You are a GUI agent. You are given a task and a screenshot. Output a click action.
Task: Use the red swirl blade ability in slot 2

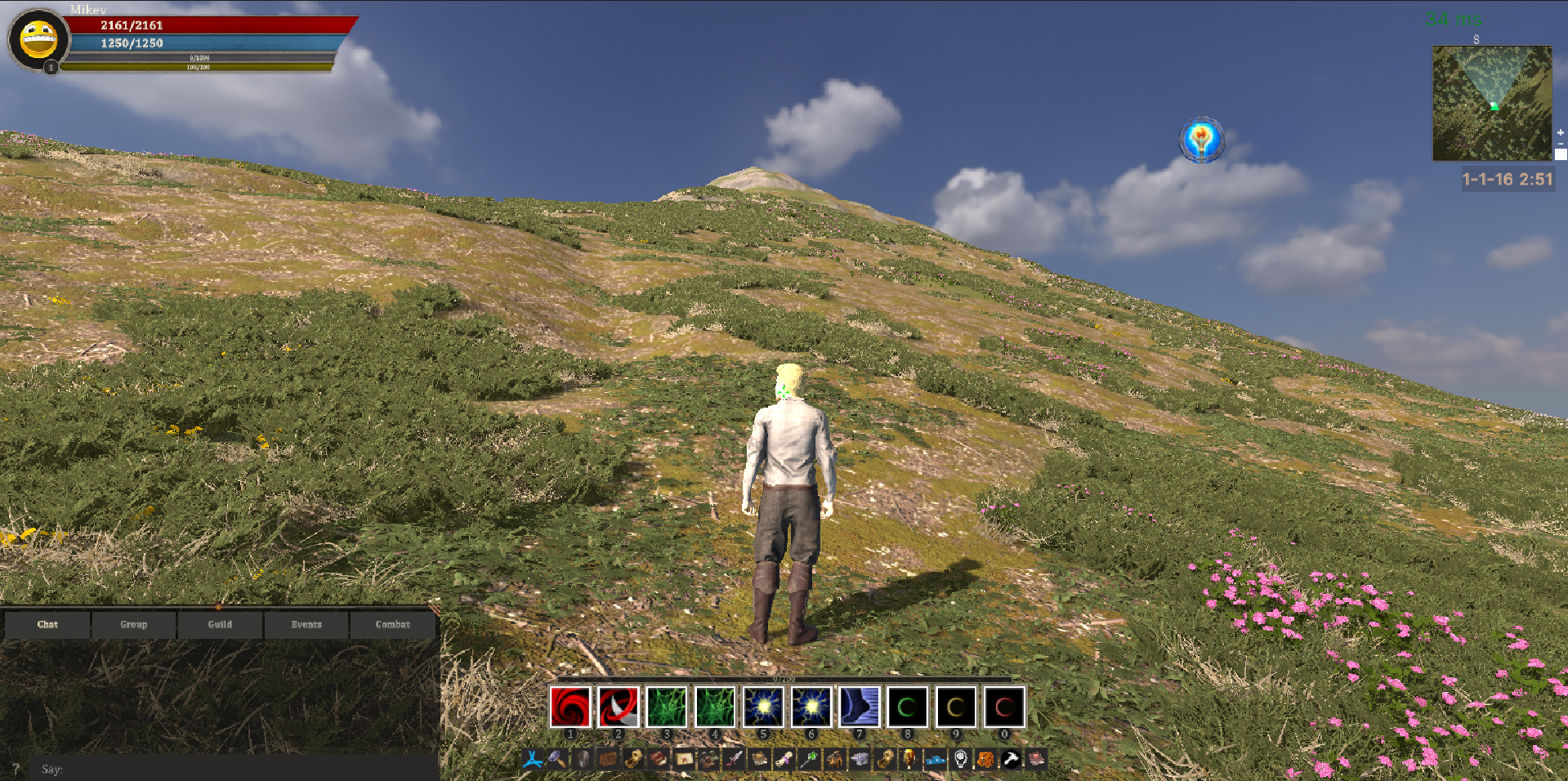pos(618,707)
